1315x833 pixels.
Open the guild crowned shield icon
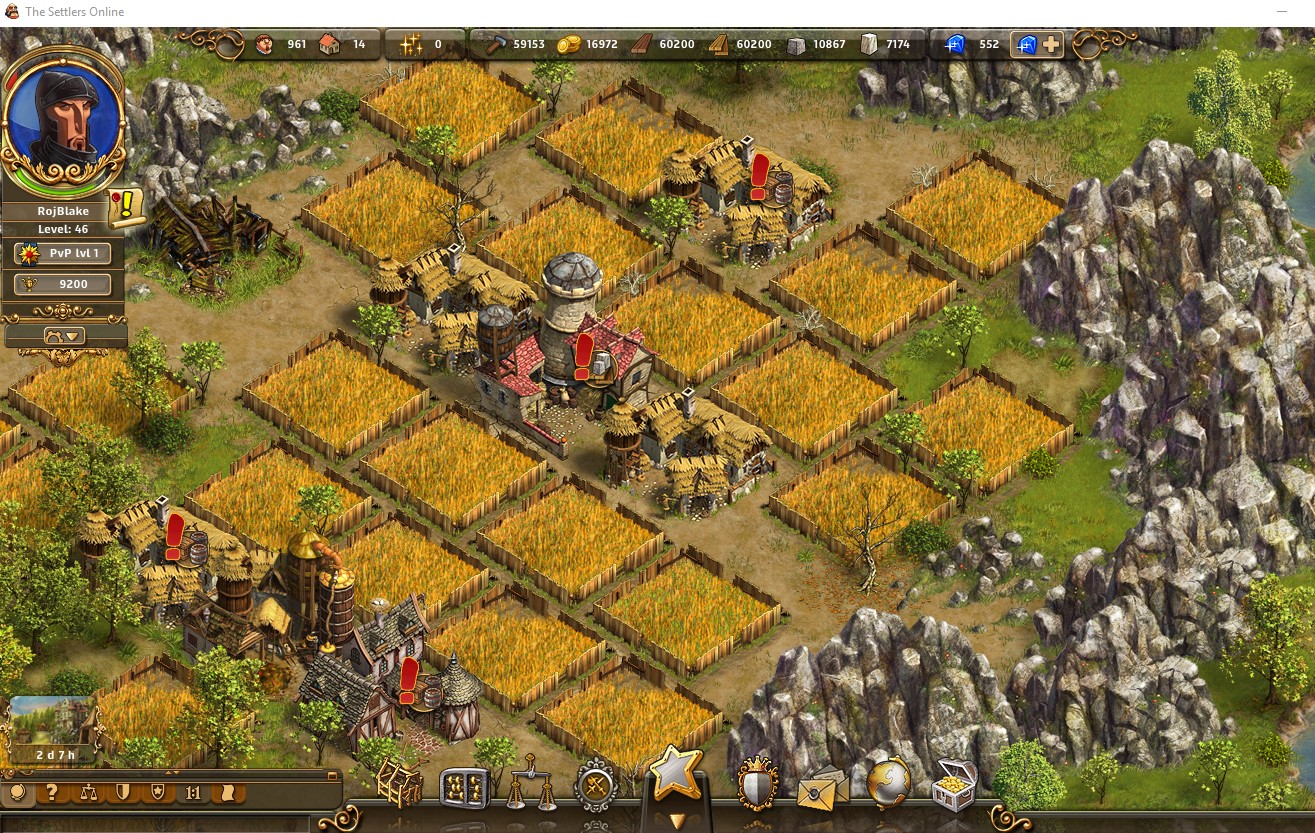pyautogui.click(x=757, y=785)
